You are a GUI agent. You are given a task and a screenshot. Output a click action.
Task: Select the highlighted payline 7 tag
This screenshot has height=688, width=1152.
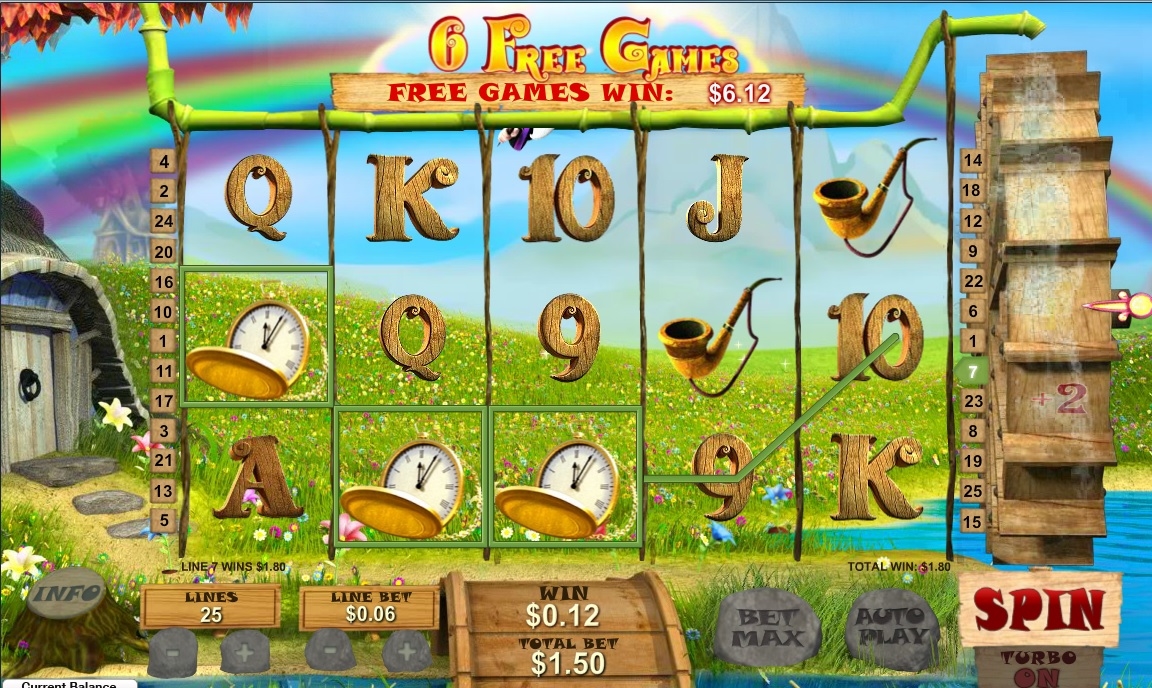coord(971,371)
